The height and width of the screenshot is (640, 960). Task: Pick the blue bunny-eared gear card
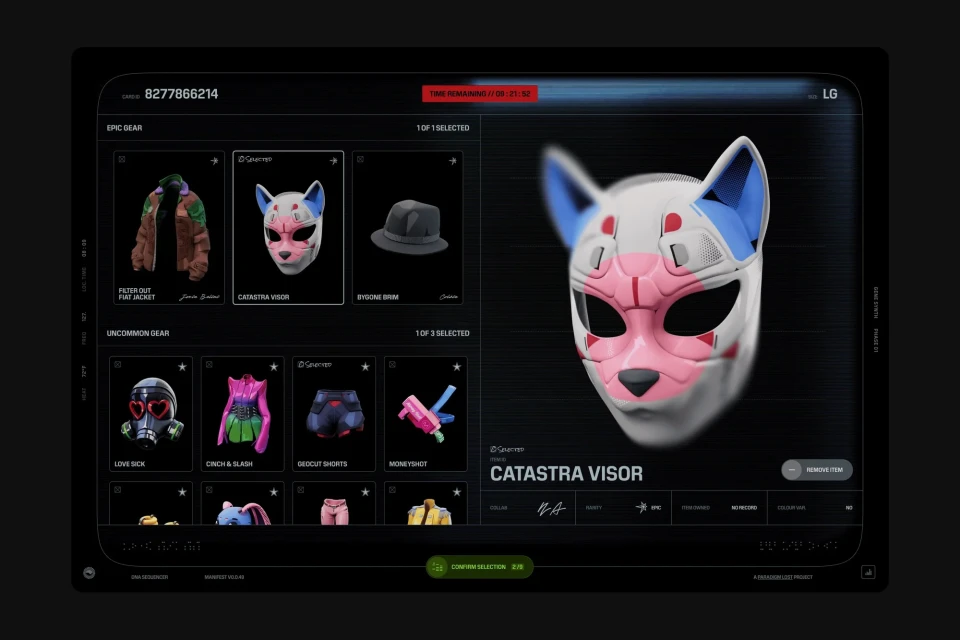click(242, 504)
